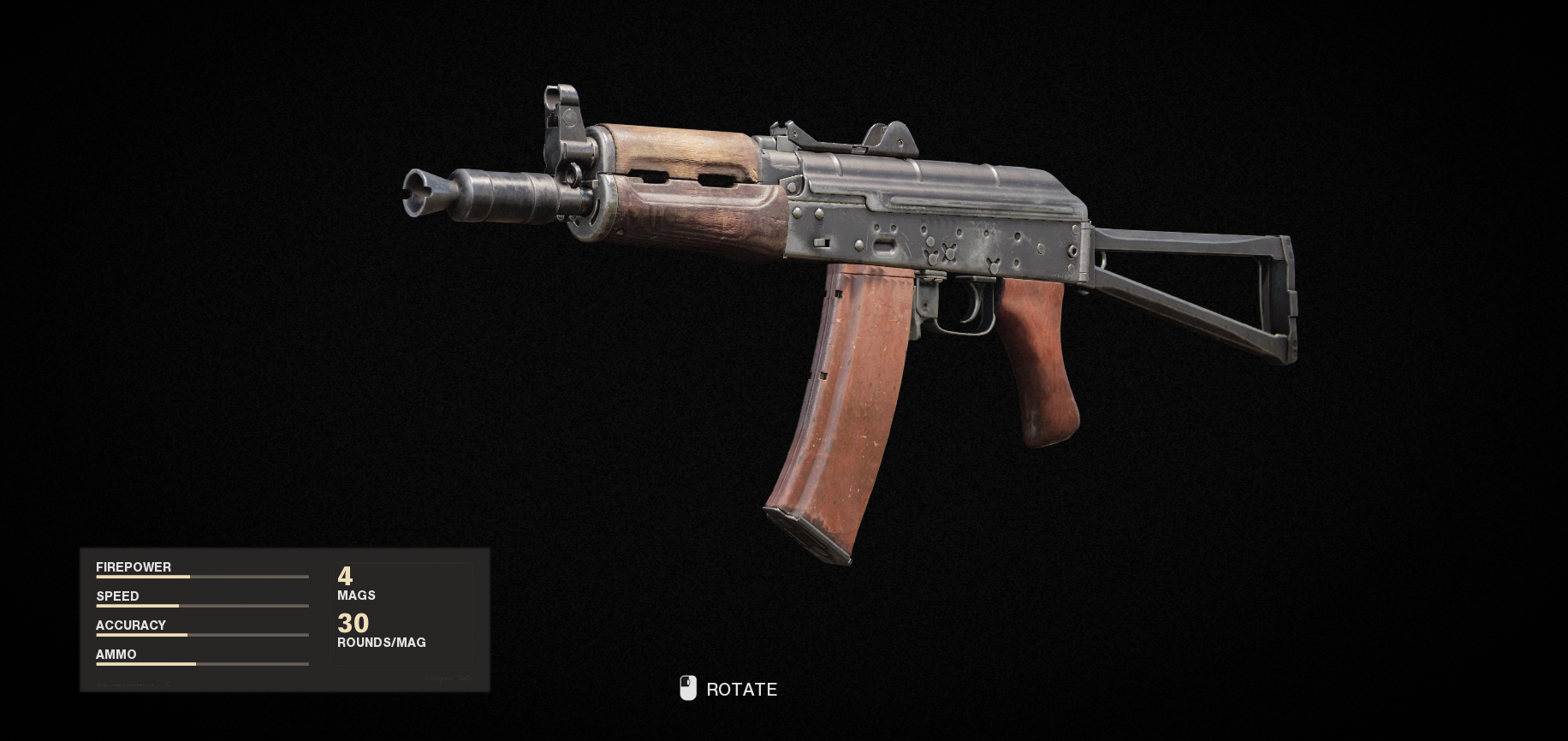This screenshot has width=1568, height=741.
Task: Click the SPEED progress bar
Action: [x=202, y=606]
